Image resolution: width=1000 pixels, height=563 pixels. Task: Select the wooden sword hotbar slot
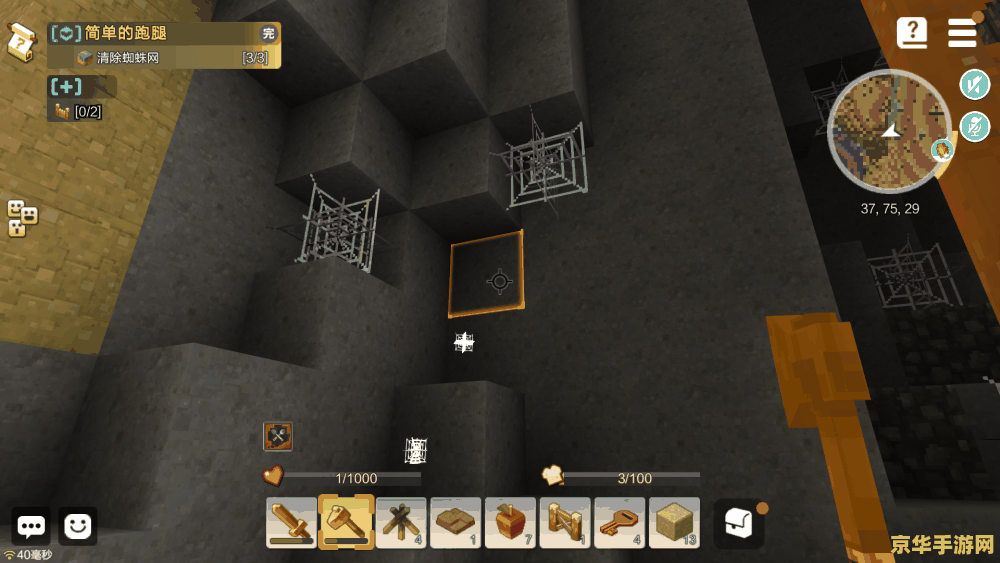tap(292, 522)
